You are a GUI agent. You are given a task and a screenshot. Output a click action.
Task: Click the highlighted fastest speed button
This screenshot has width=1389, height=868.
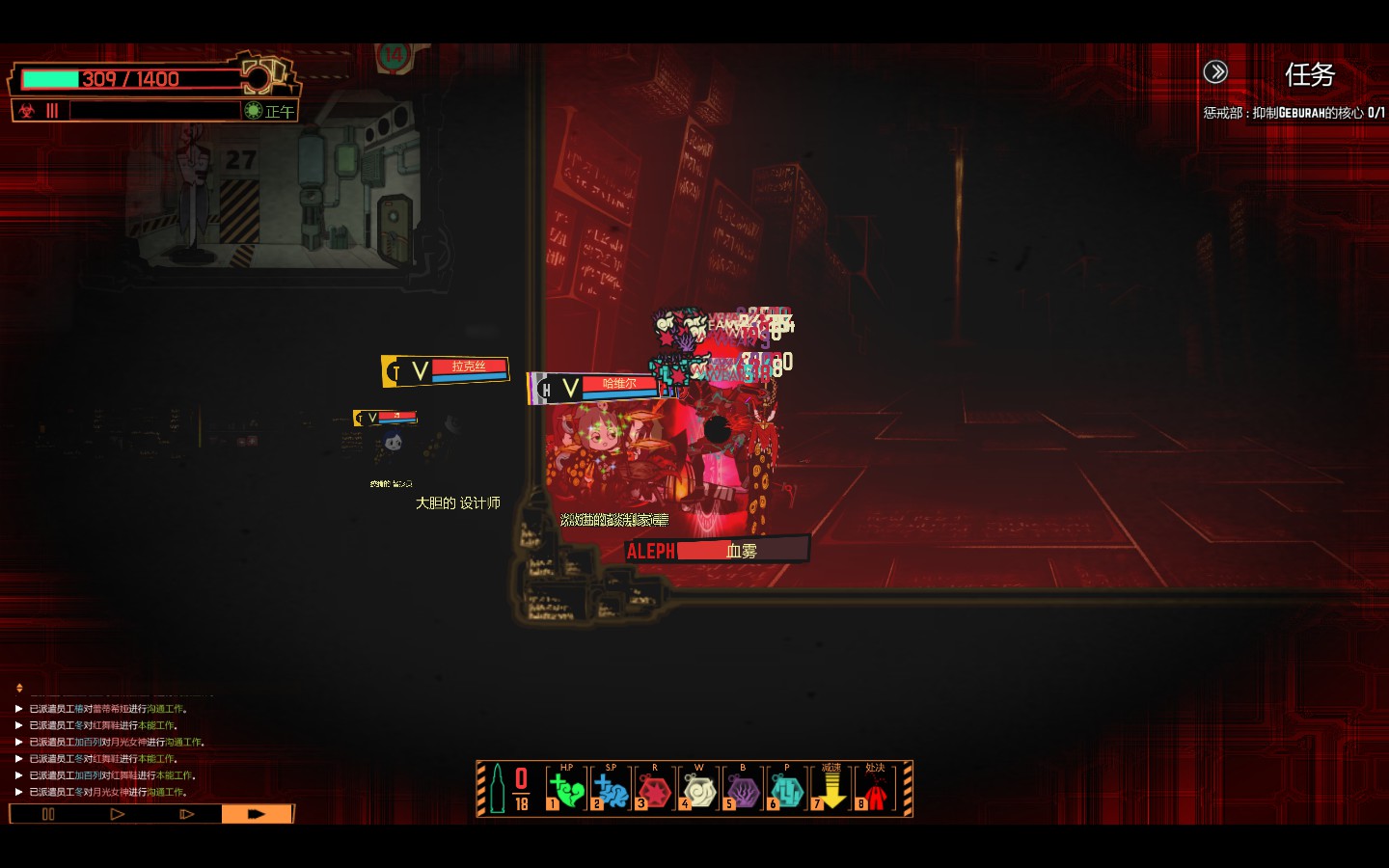click(x=257, y=814)
